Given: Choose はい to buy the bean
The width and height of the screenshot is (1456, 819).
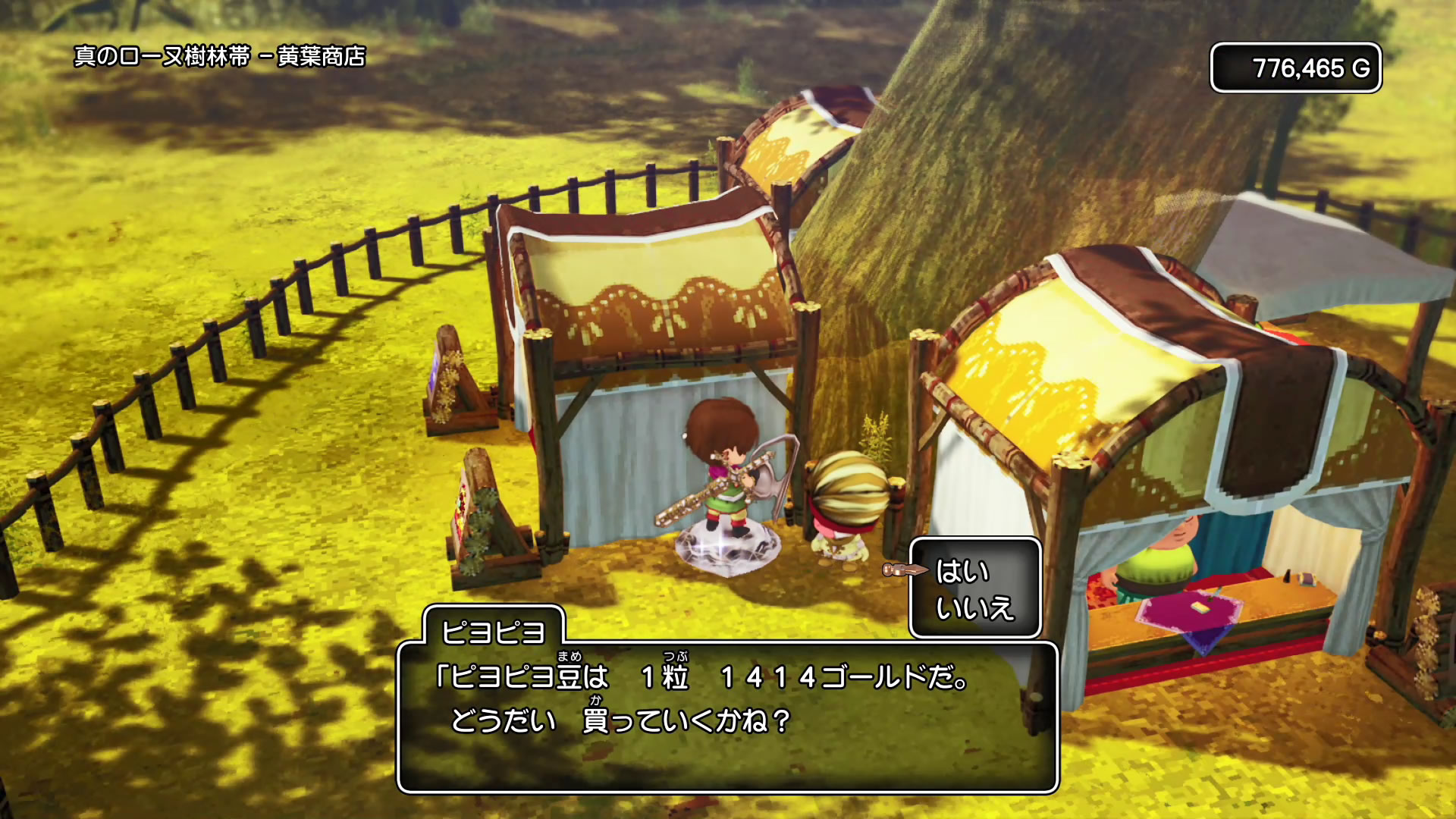Looking at the screenshot, I should pyautogui.click(x=962, y=571).
